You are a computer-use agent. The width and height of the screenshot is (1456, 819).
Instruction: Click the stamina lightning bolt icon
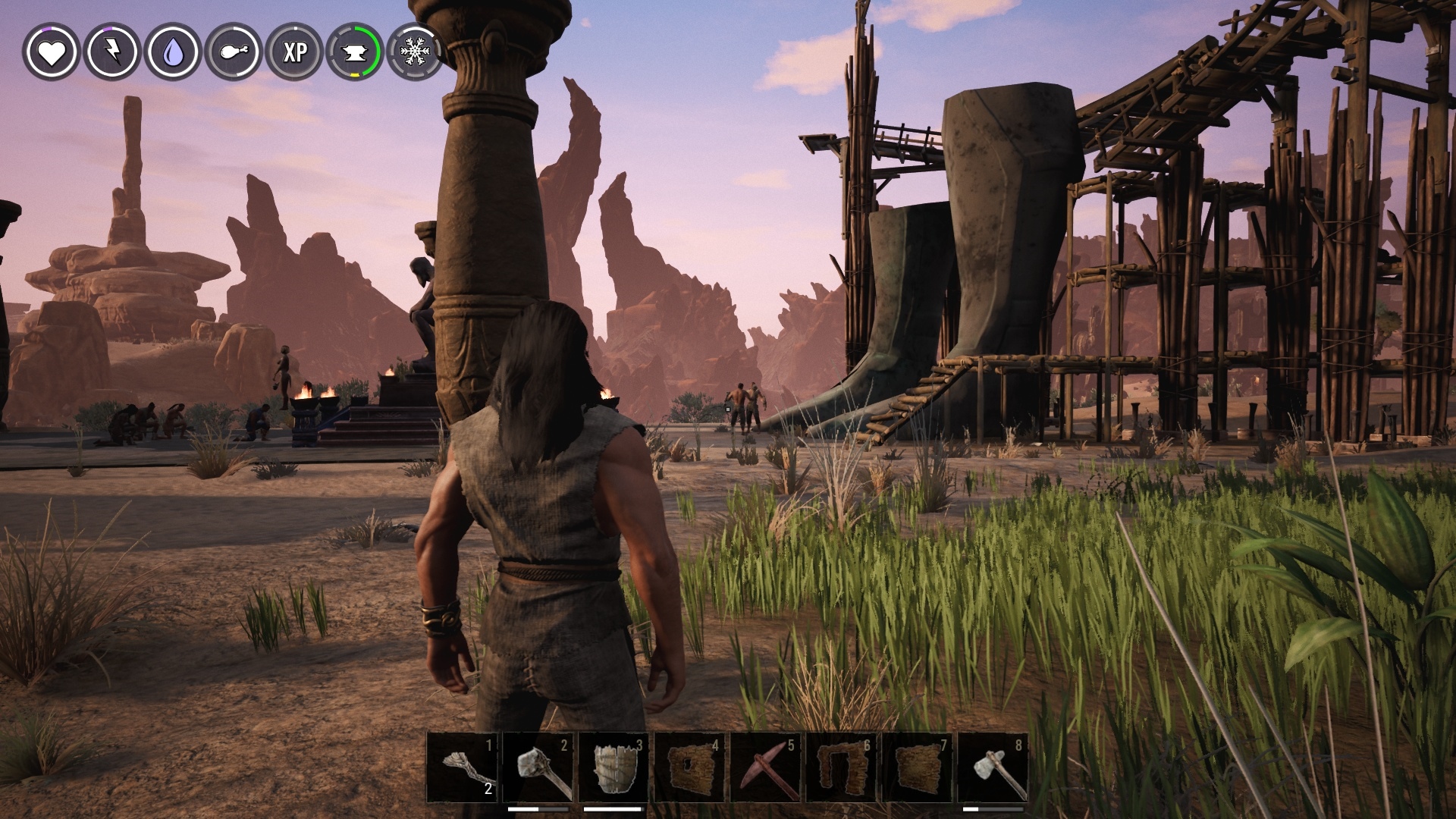111,53
